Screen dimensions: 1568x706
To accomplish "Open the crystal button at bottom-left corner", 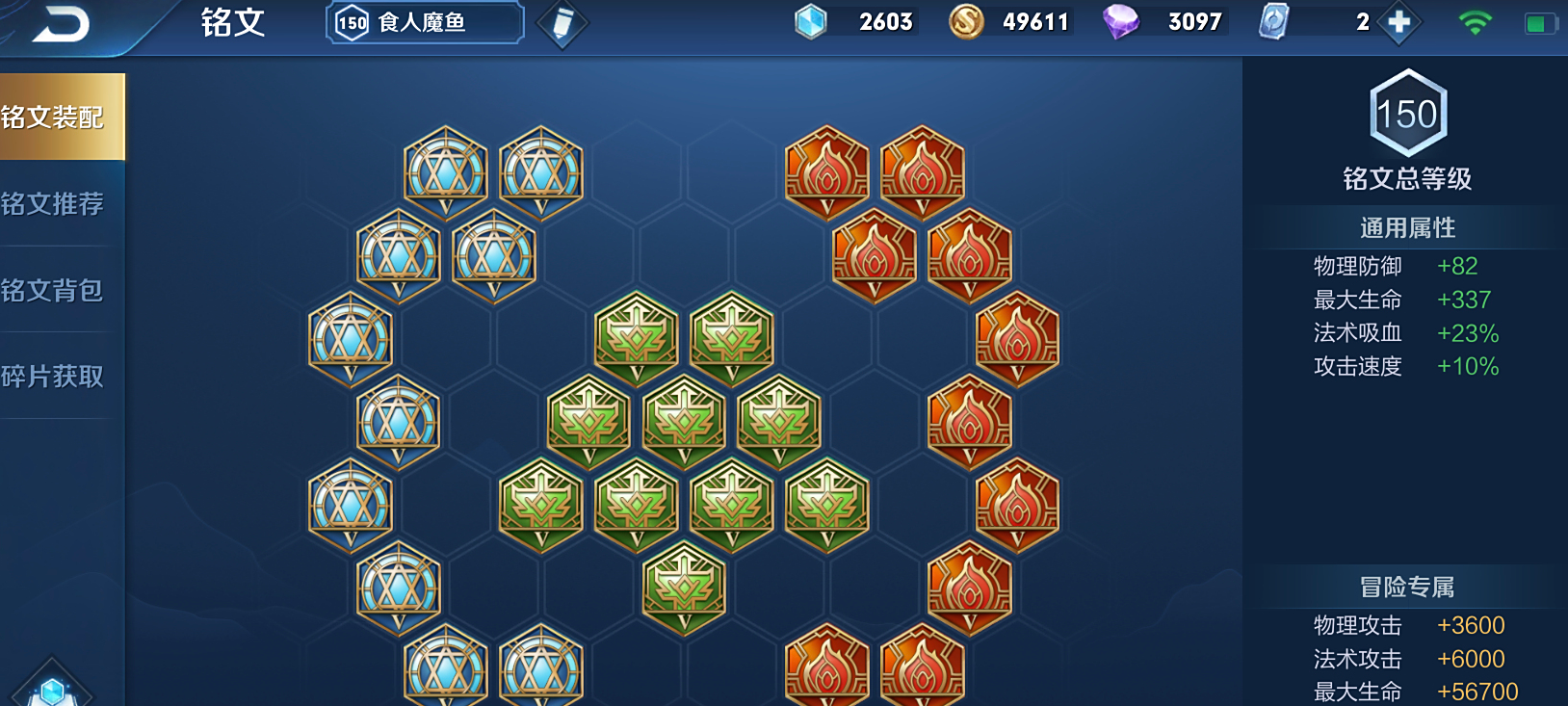I will [52, 688].
